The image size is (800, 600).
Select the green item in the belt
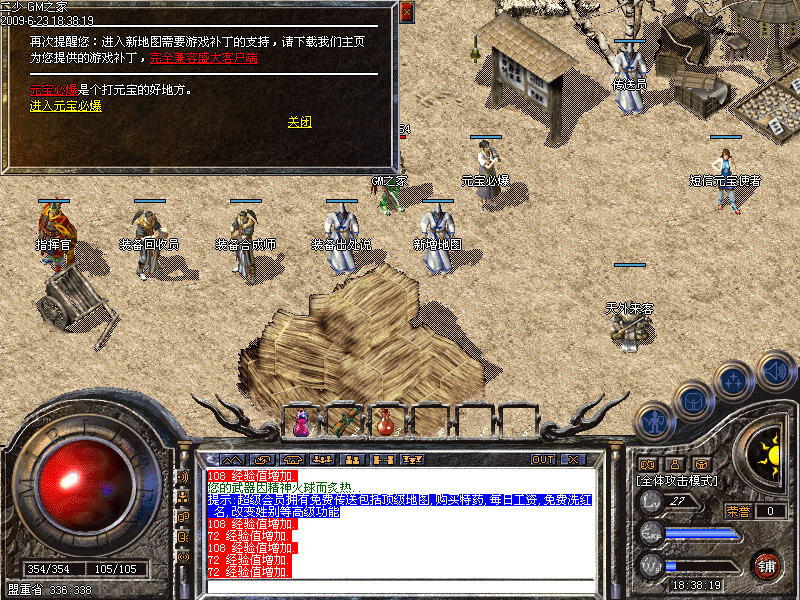[343, 423]
